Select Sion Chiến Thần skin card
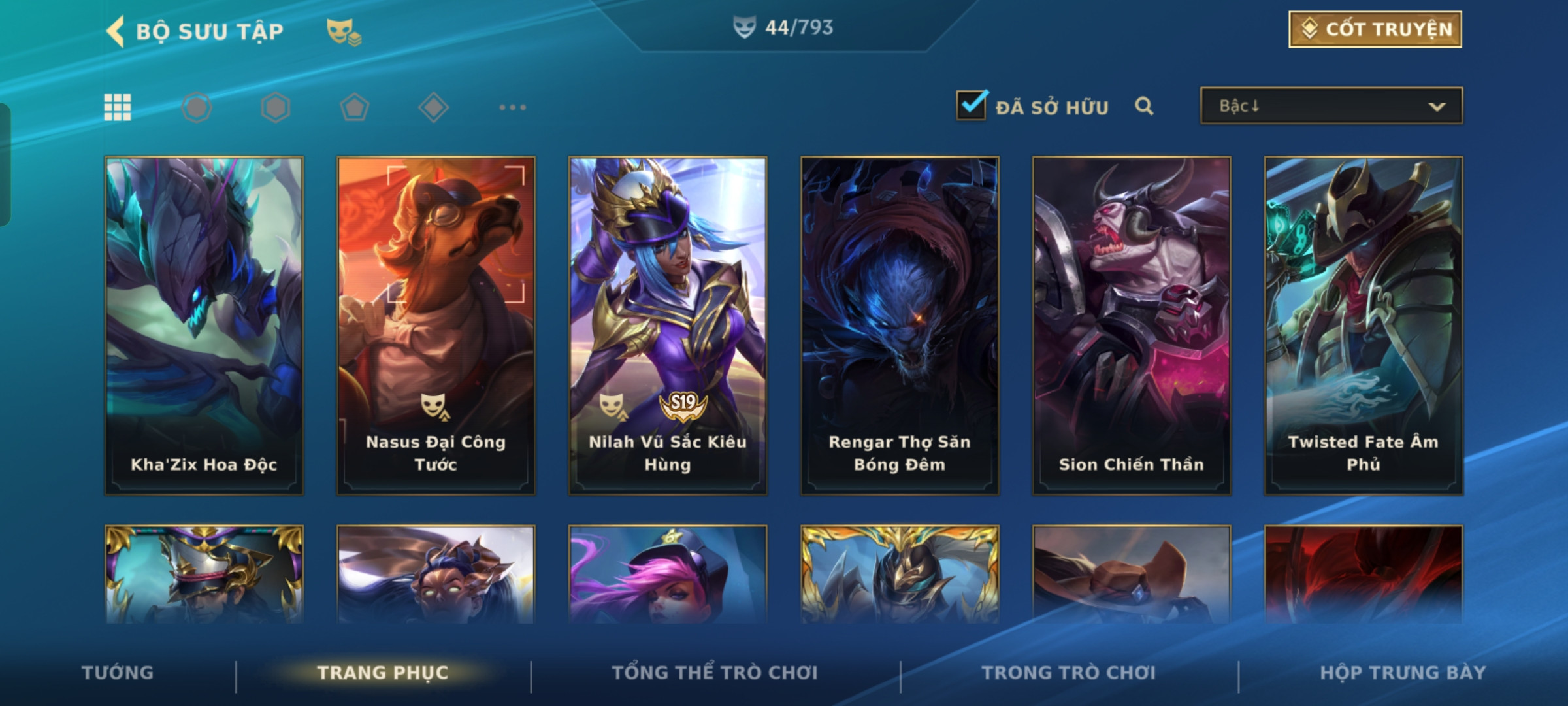Screen dimensions: 1568x706 (1132, 325)
